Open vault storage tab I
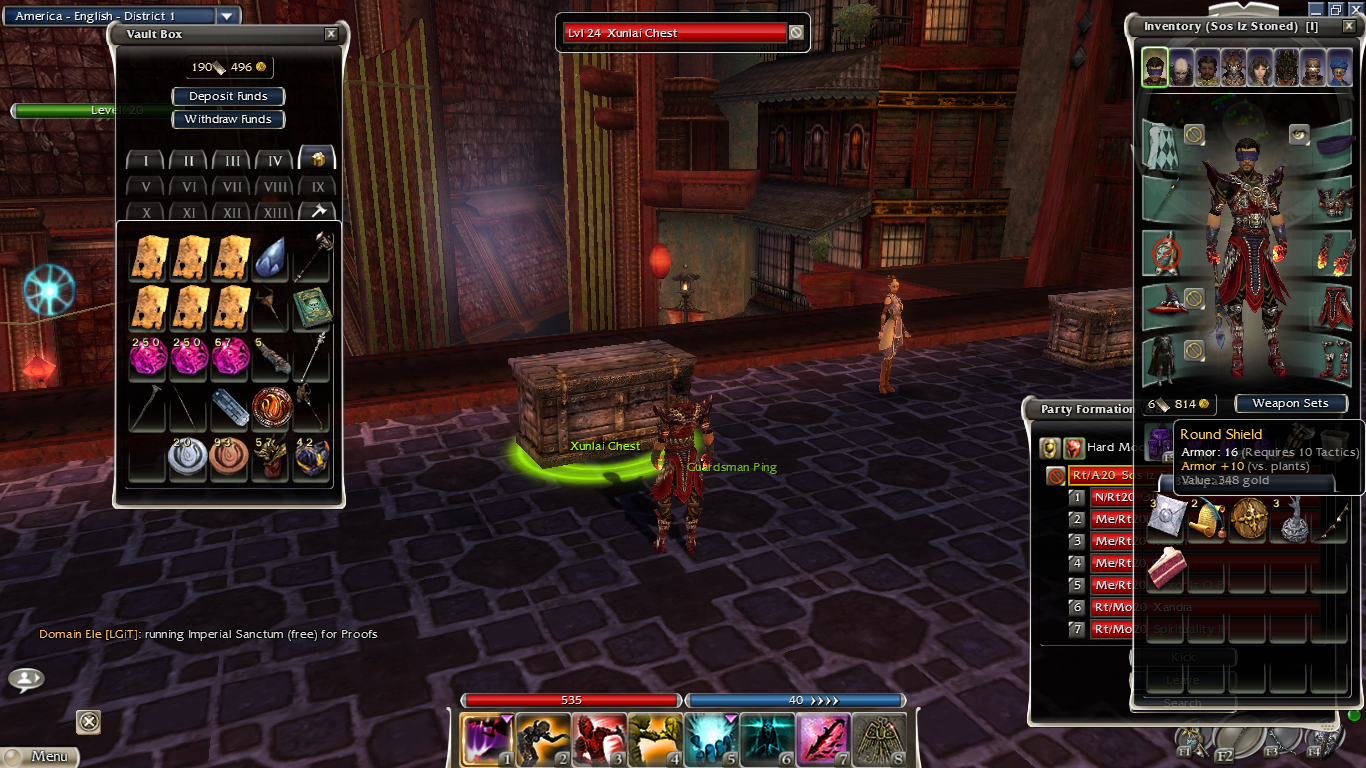The width and height of the screenshot is (1366, 768). (146, 160)
